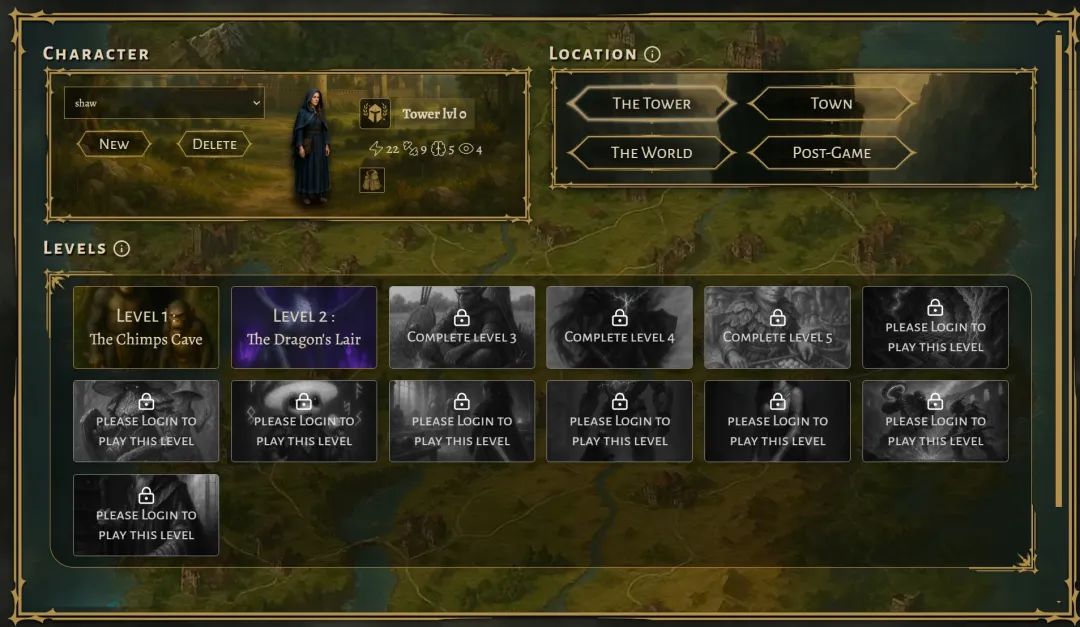This screenshot has width=1080, height=627.
Task: Go to the Town location
Action: click(831, 103)
